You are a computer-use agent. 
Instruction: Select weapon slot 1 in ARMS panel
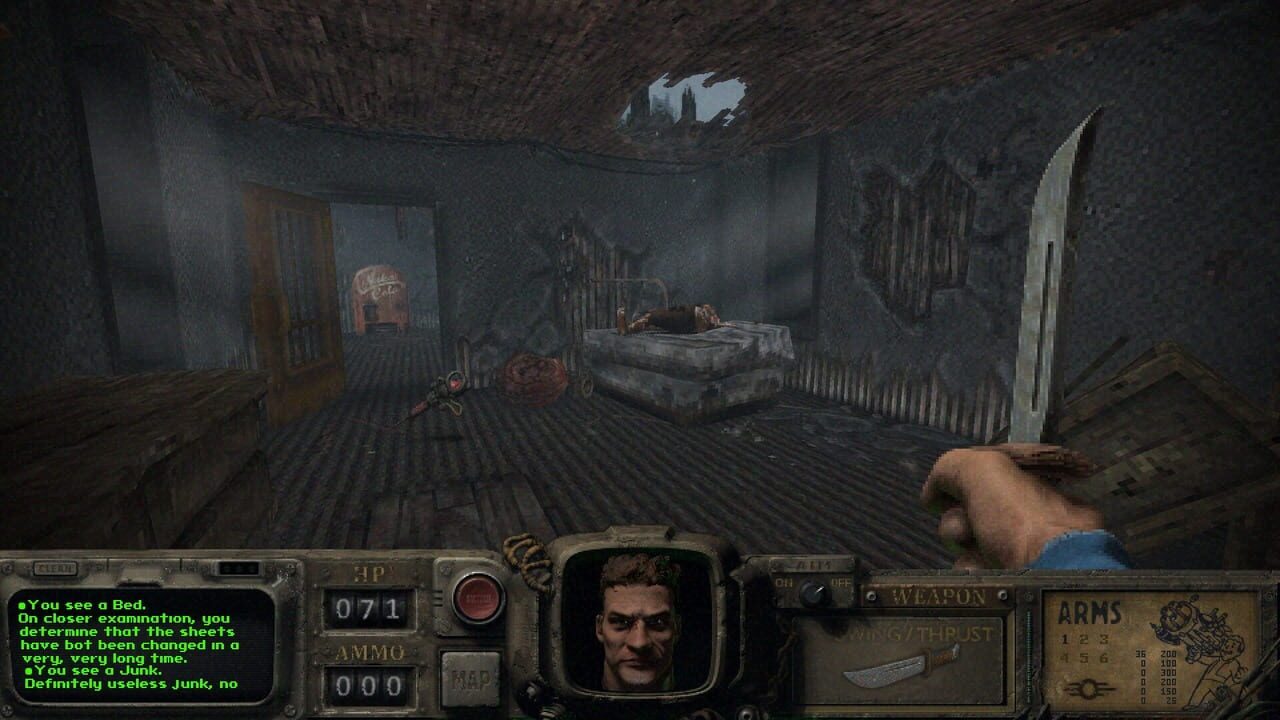(x=1064, y=637)
